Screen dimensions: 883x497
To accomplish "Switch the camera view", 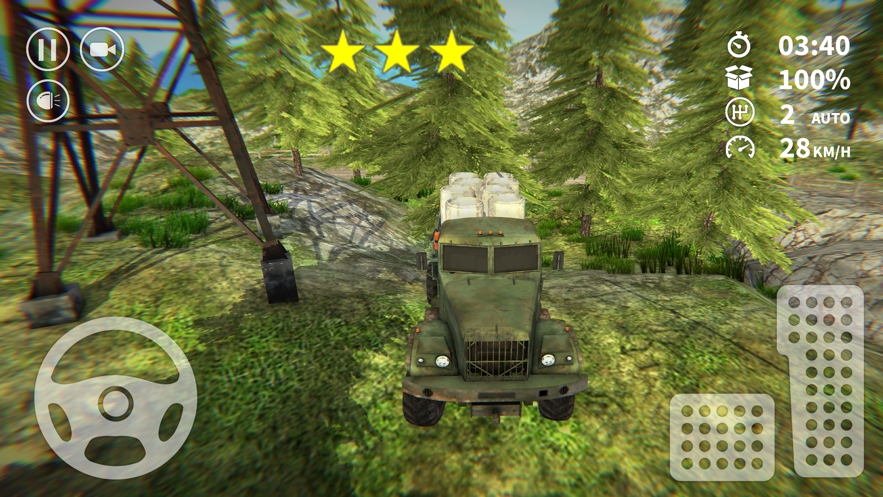I will (x=102, y=50).
